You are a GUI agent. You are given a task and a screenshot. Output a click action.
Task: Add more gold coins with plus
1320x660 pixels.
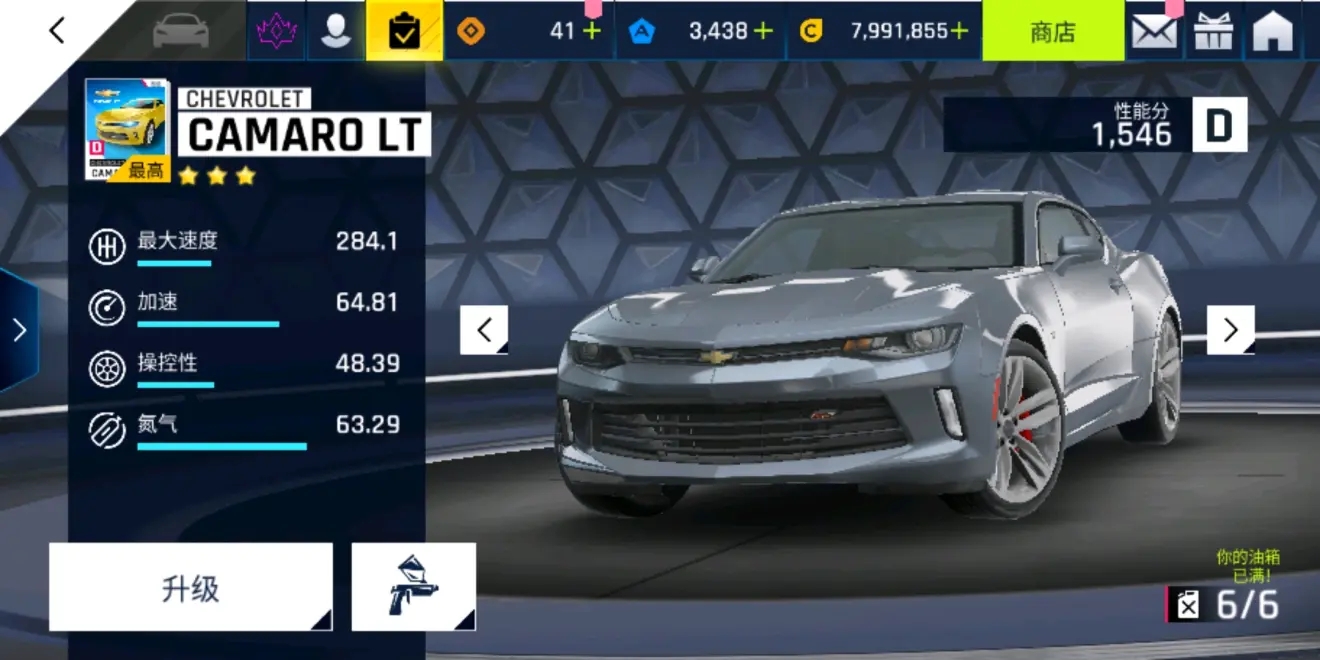point(959,31)
